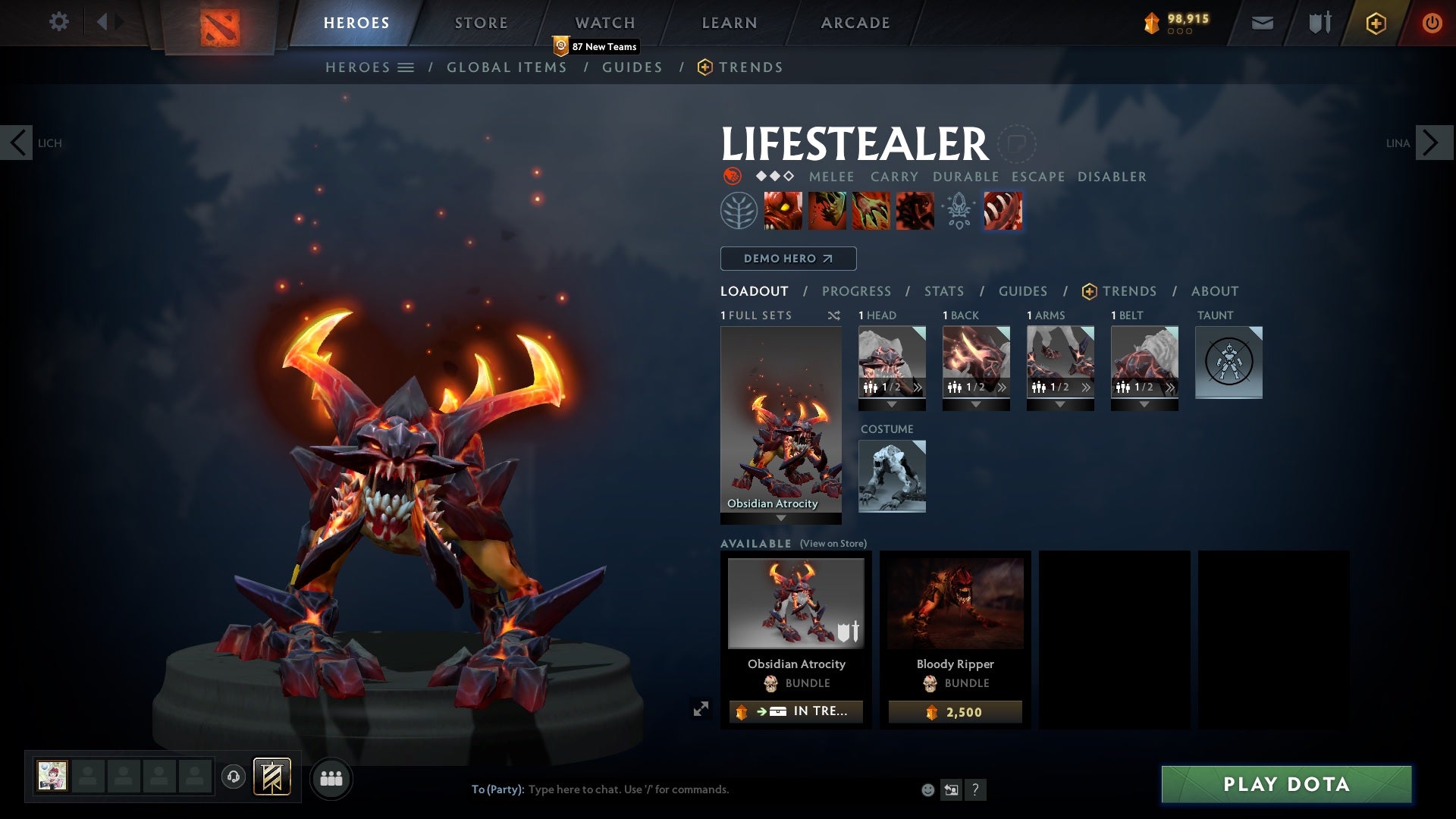
Task: Open the armory icon in the top bar
Action: [1318, 23]
